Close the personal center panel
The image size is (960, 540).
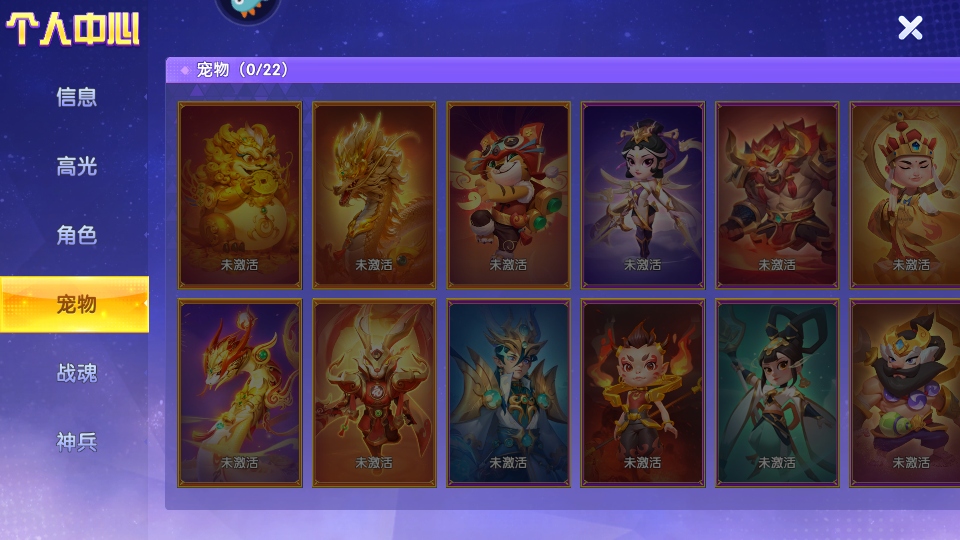click(x=910, y=28)
